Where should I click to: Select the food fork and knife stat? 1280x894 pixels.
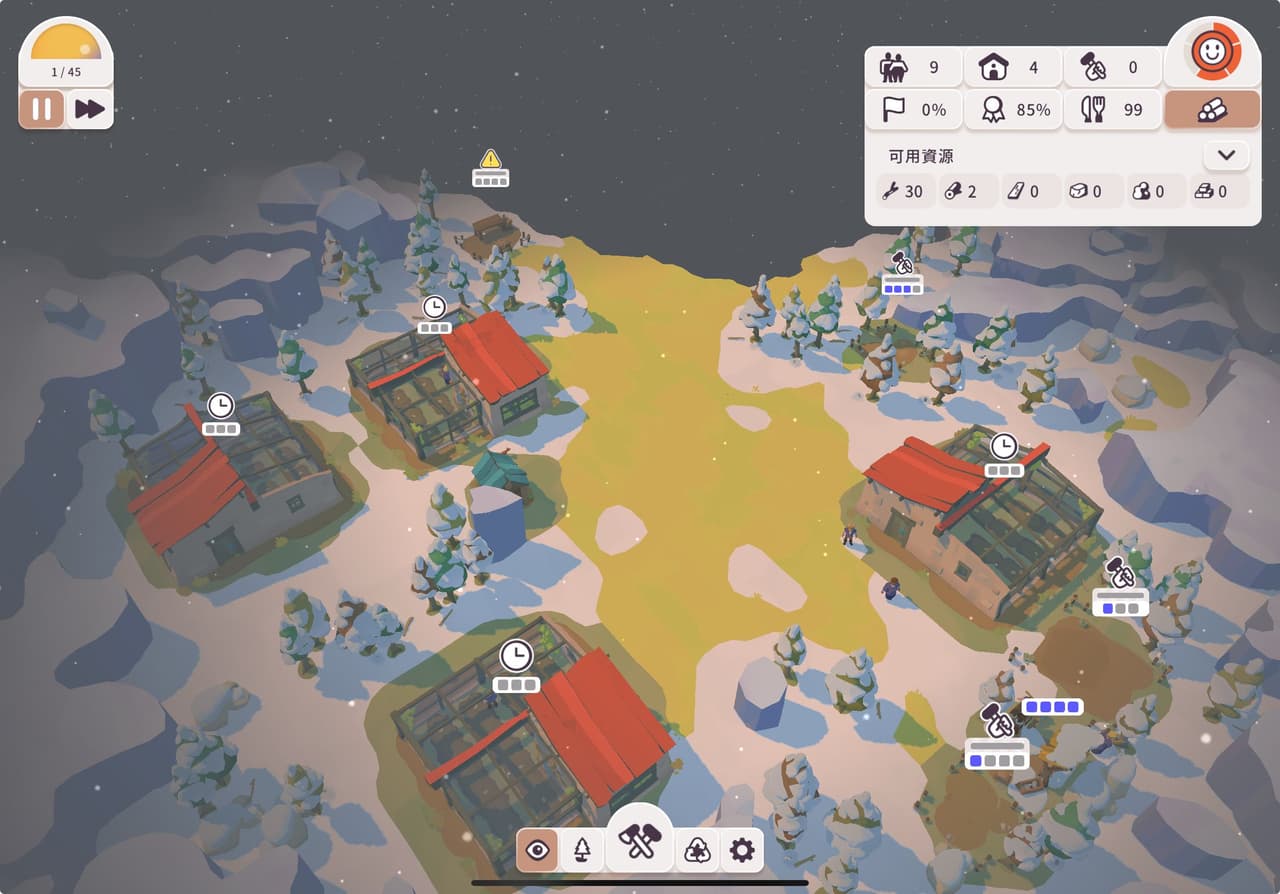(1112, 110)
